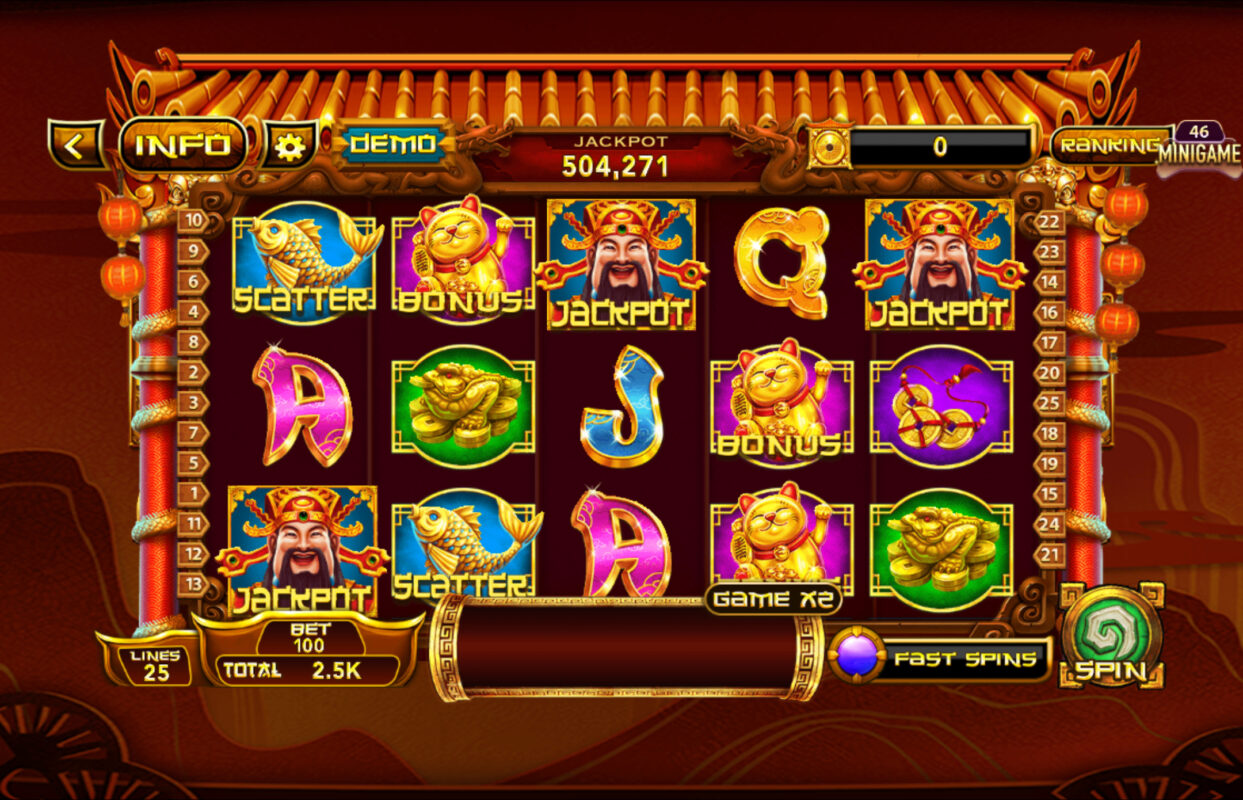Select payline number 13 marker
This screenshot has width=1243, height=800.
point(192,584)
